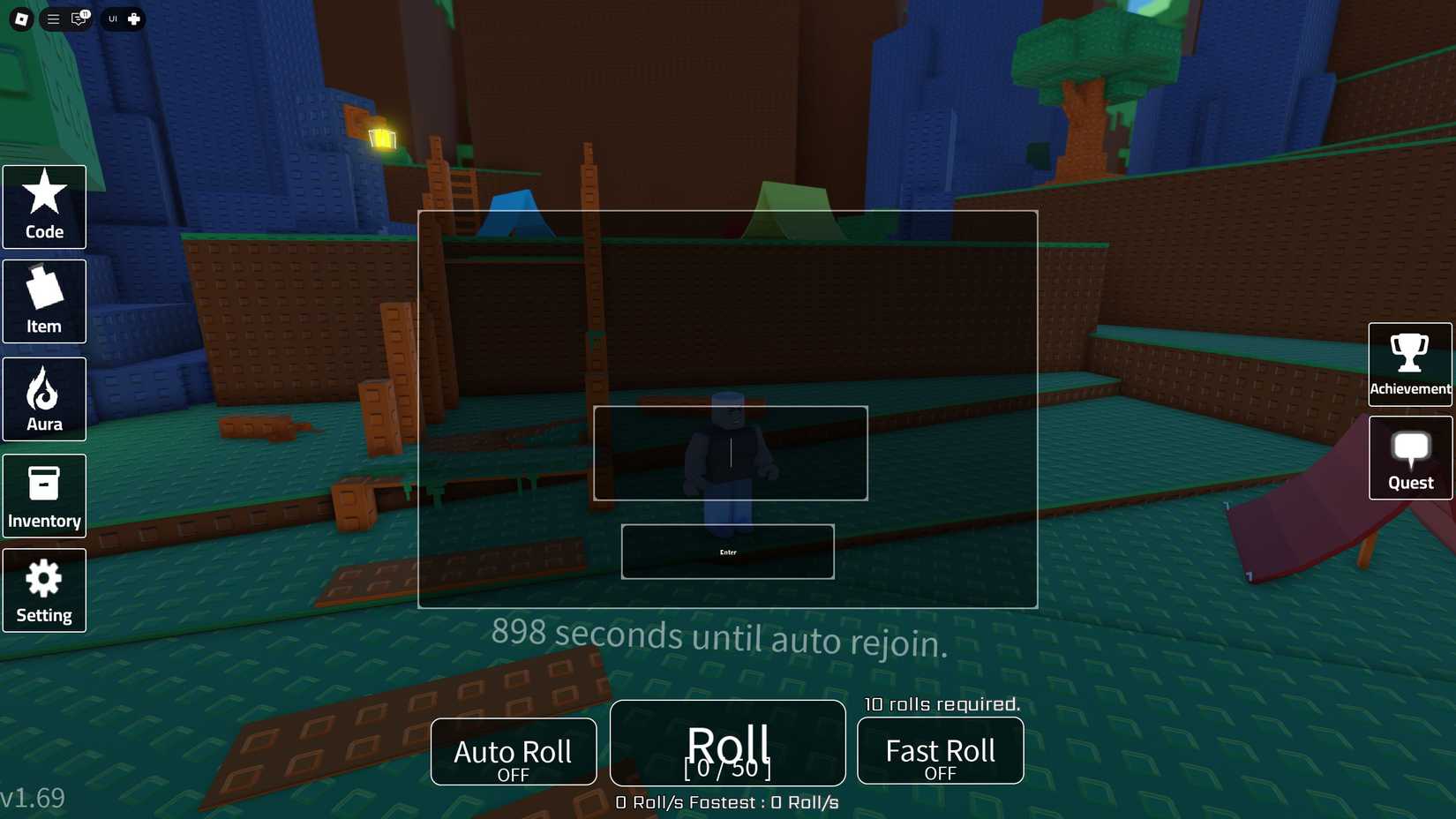Select the Aura flame icon

(x=44, y=399)
